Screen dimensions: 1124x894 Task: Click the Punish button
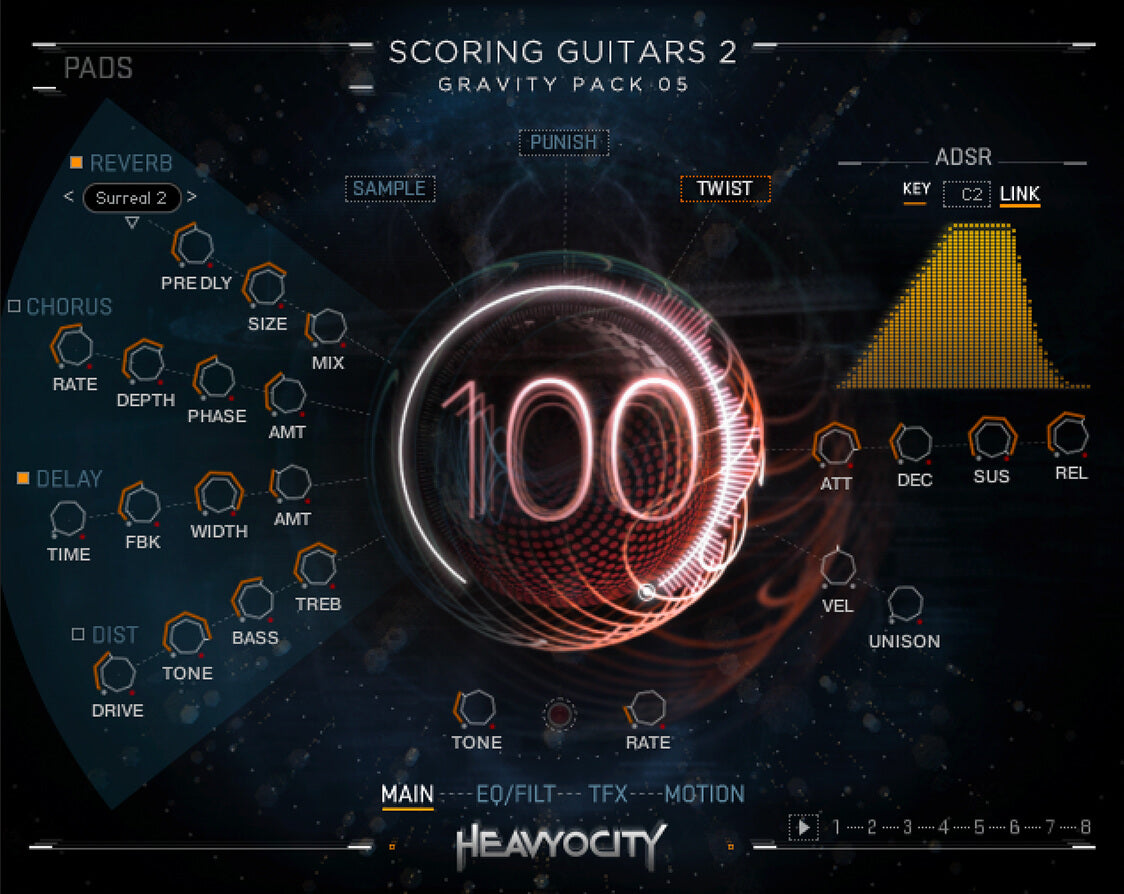point(564,143)
